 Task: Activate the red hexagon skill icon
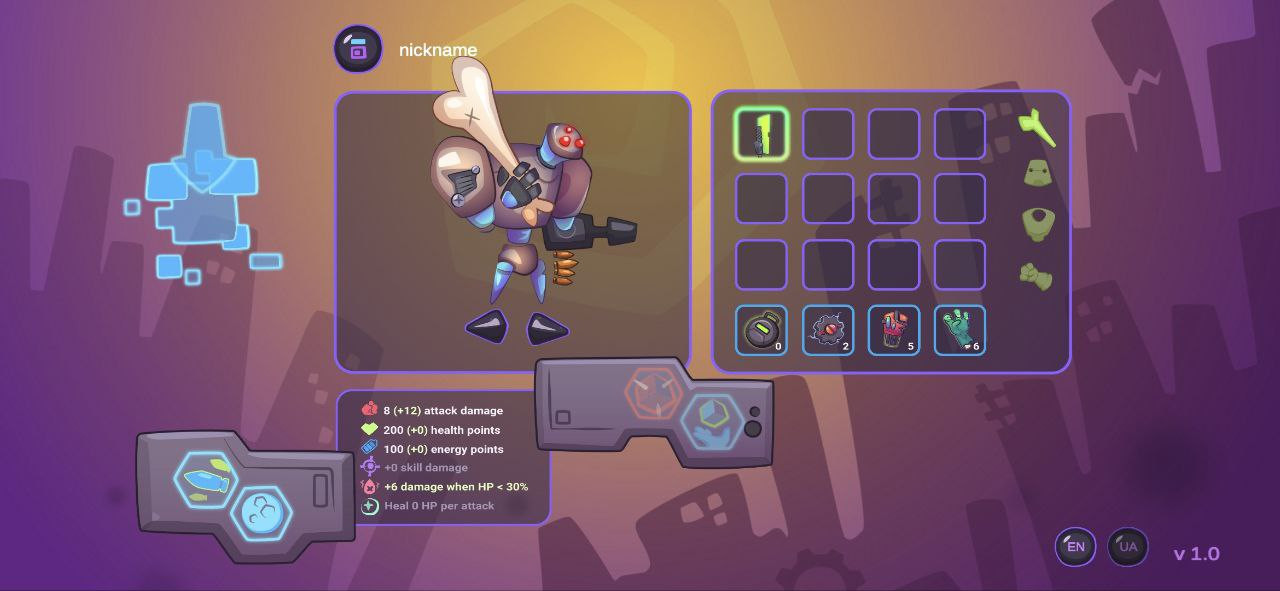[x=655, y=393]
